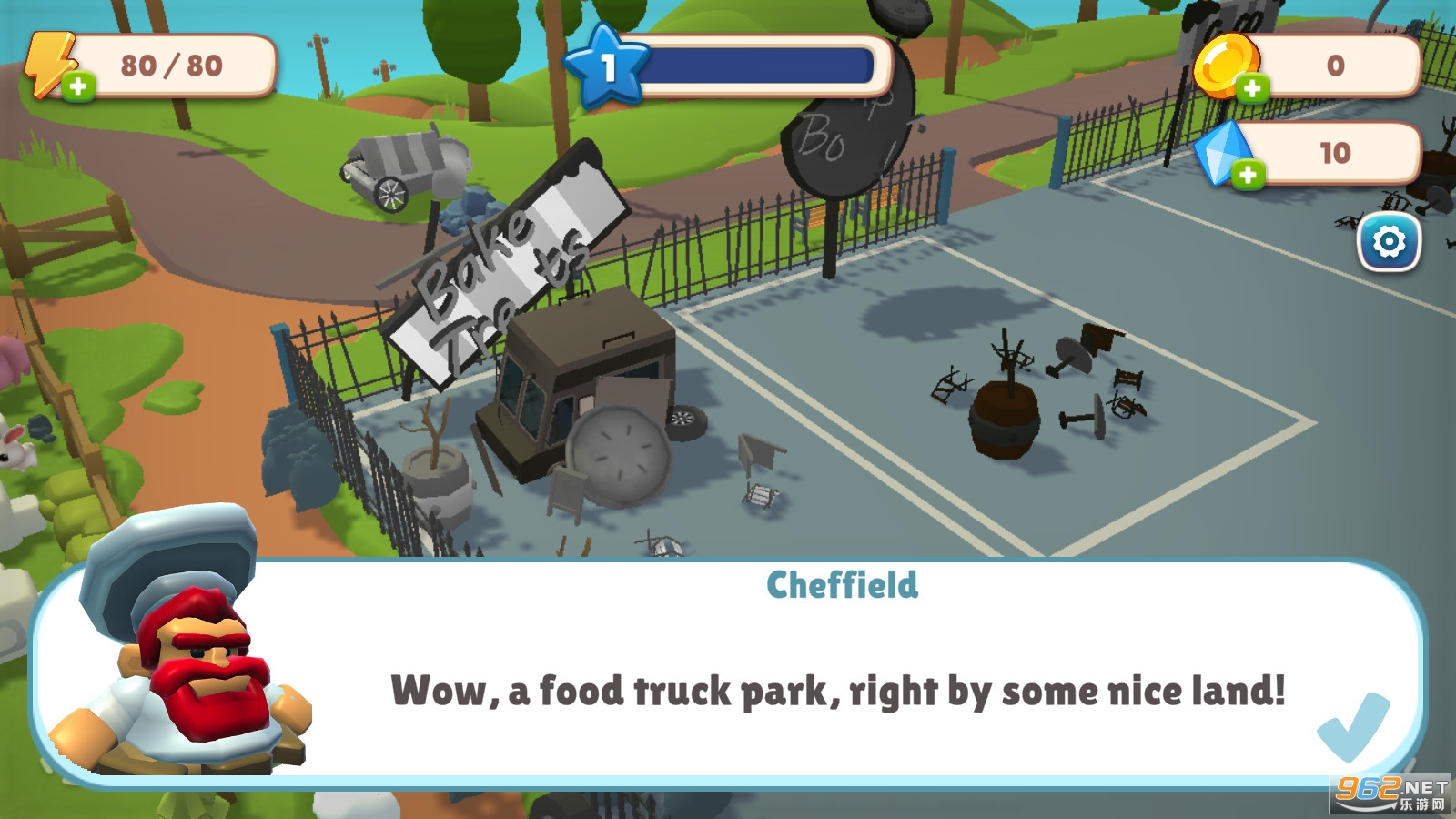Tap the level 1 star badge
Viewport: 1456px width, 819px height.
pos(606,66)
